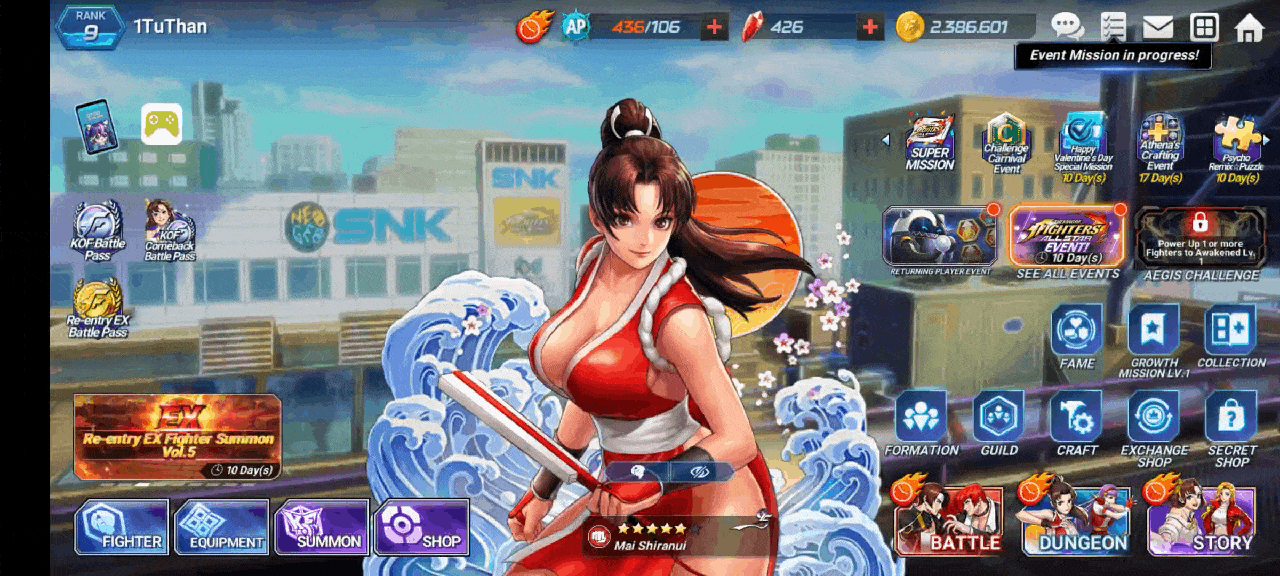Open the Fighter menu
The image size is (1280, 576).
tap(121, 527)
